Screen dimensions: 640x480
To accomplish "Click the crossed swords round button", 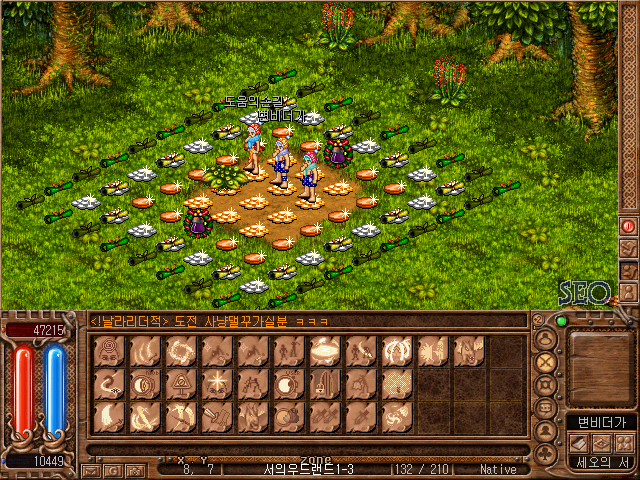I will click(546, 362).
